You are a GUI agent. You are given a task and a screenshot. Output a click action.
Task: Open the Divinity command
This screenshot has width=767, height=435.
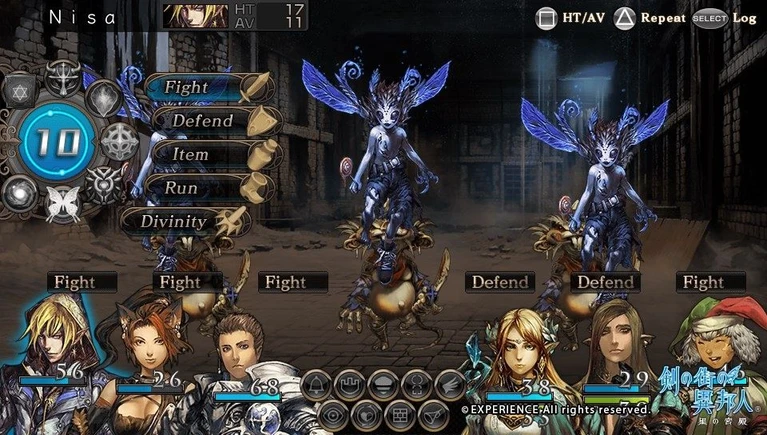[x=173, y=221]
